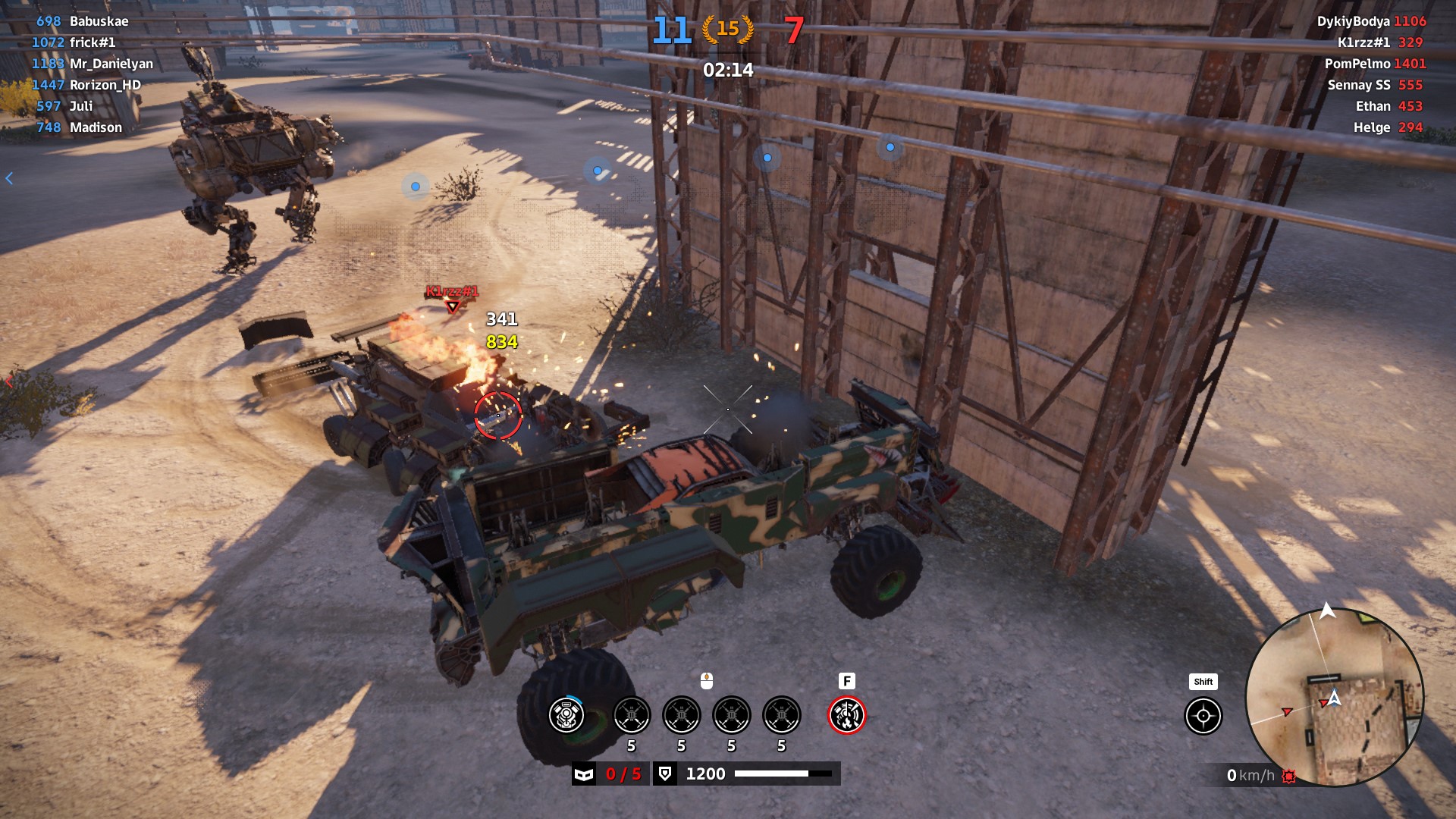The image size is (1456, 819).
Task: Choose Mr_Danielyan in the ally roster
Action: pyautogui.click(x=111, y=64)
